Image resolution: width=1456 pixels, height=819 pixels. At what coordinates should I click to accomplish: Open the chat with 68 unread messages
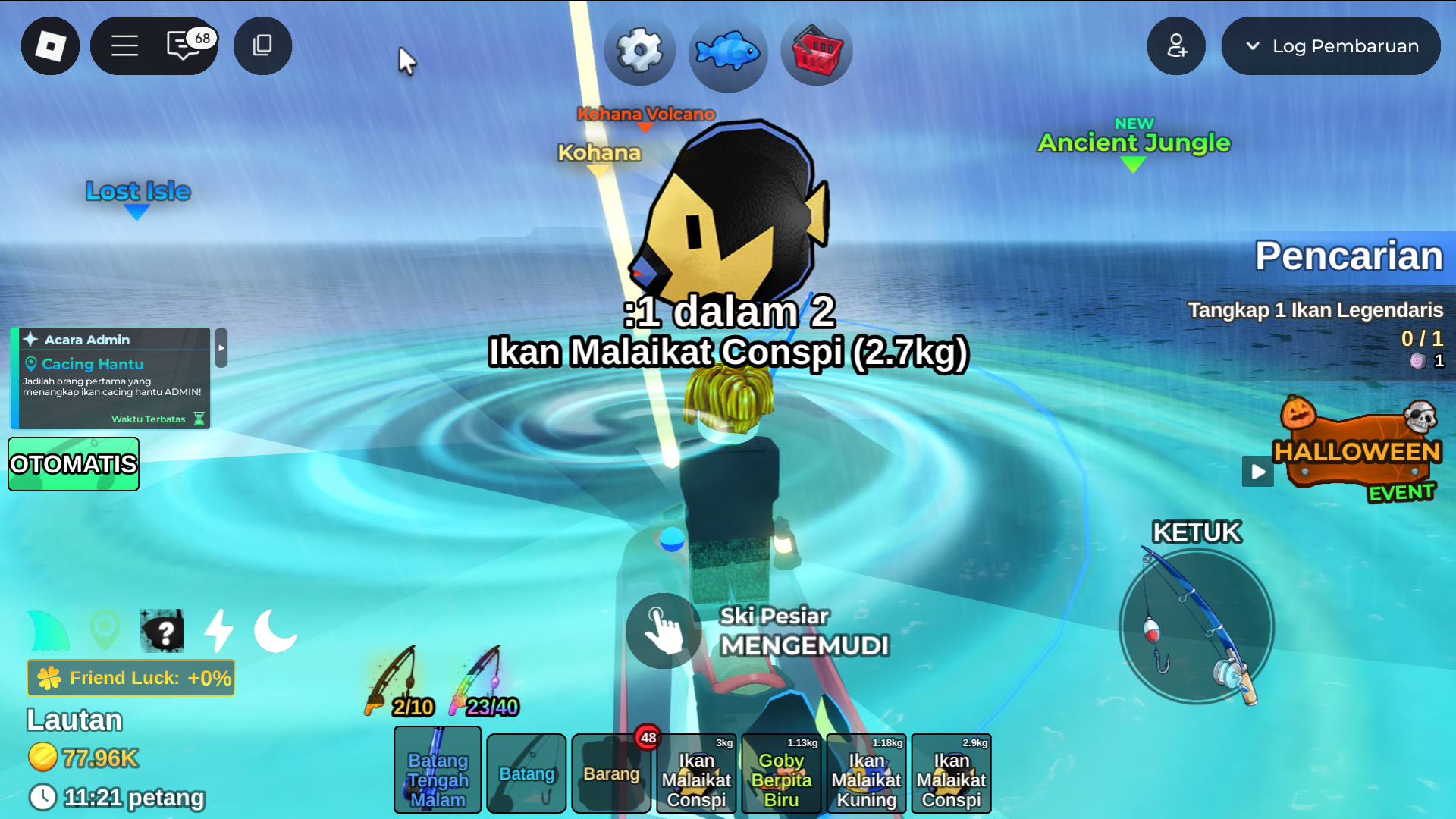coord(184,46)
